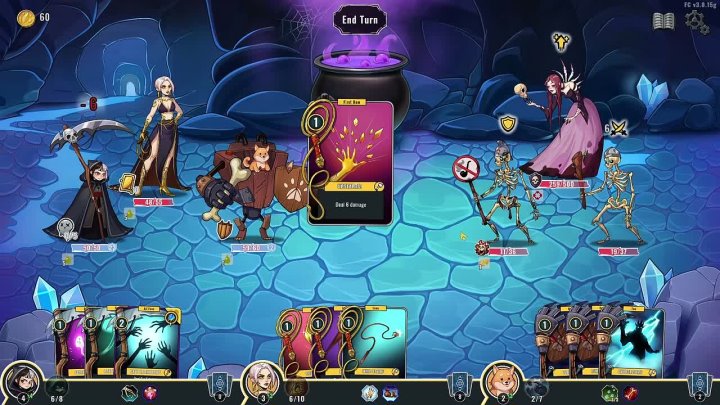Click the red bone item icon
Viewport: 720px width, 405px height.
point(630,392)
